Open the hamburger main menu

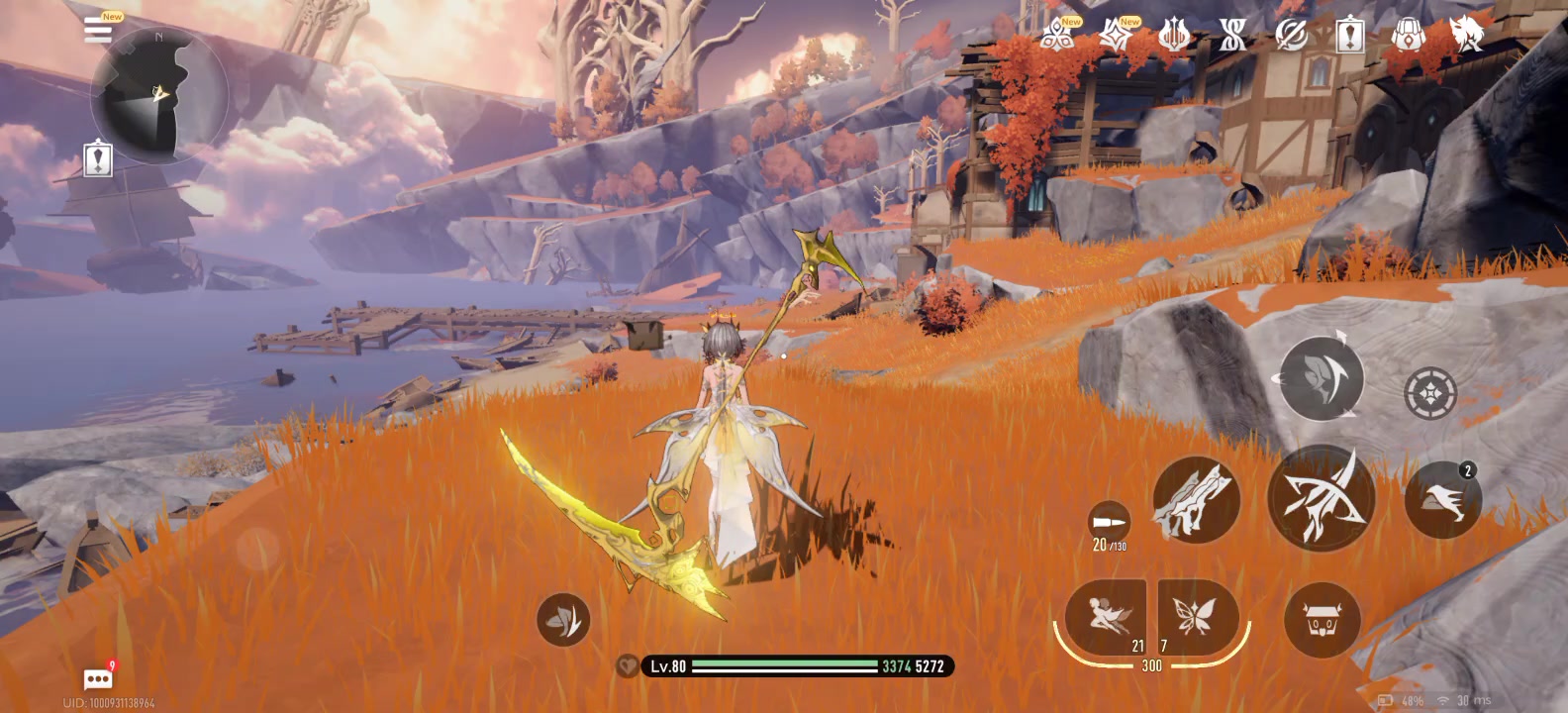tap(97, 29)
